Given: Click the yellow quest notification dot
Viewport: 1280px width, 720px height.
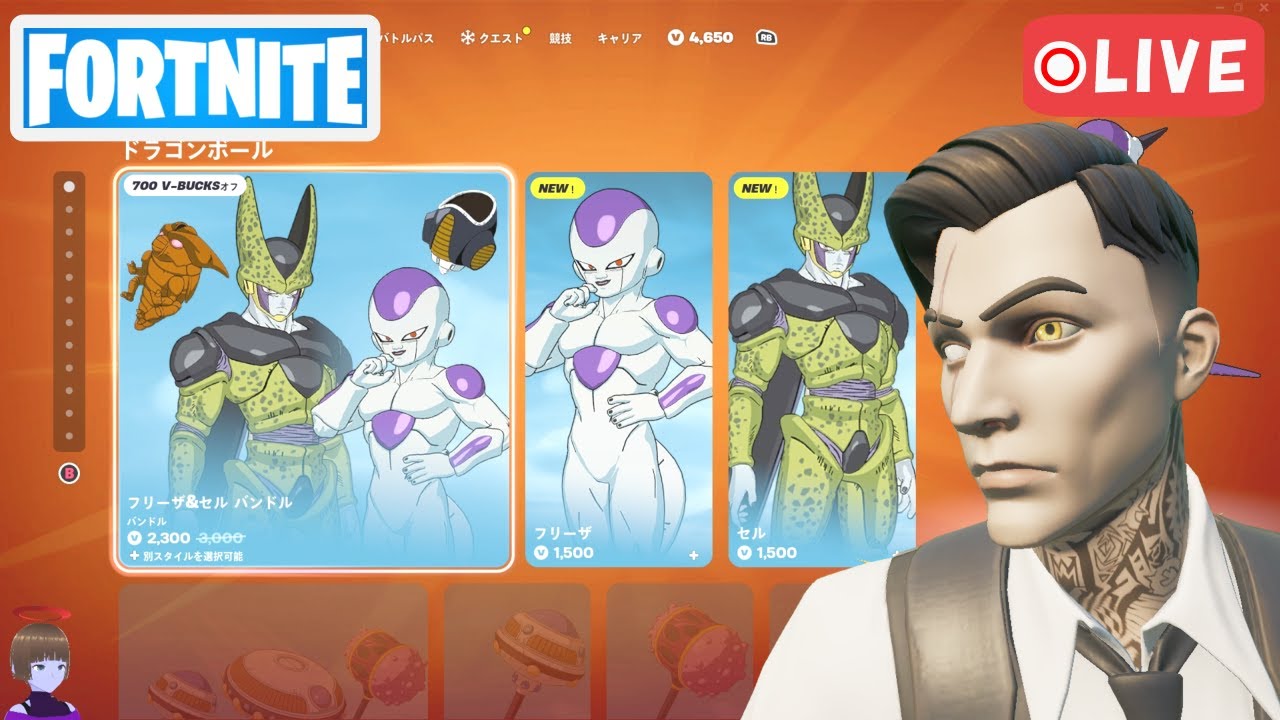Looking at the screenshot, I should (525, 29).
